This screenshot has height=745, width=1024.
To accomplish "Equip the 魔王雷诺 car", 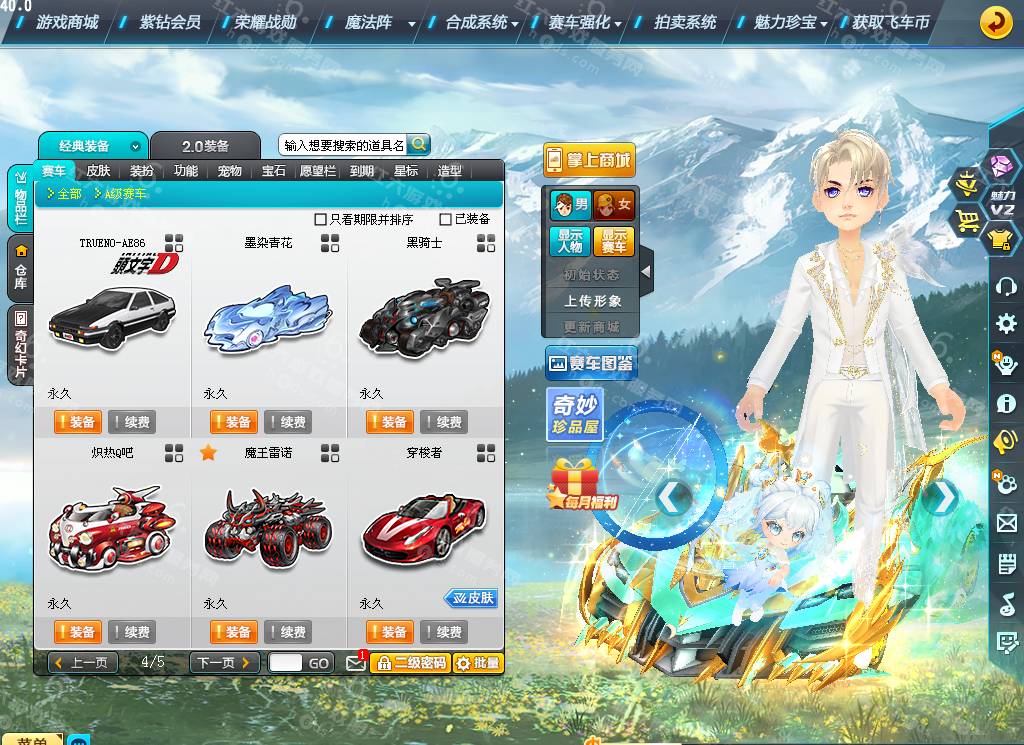I will pyautogui.click(x=233, y=632).
